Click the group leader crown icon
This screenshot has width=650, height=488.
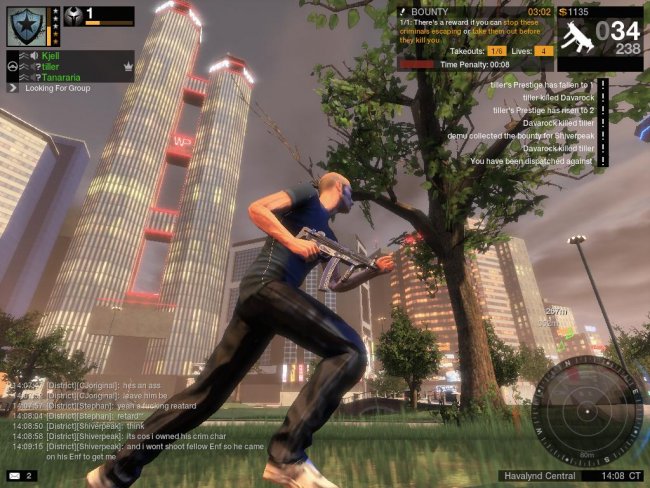pos(127,66)
